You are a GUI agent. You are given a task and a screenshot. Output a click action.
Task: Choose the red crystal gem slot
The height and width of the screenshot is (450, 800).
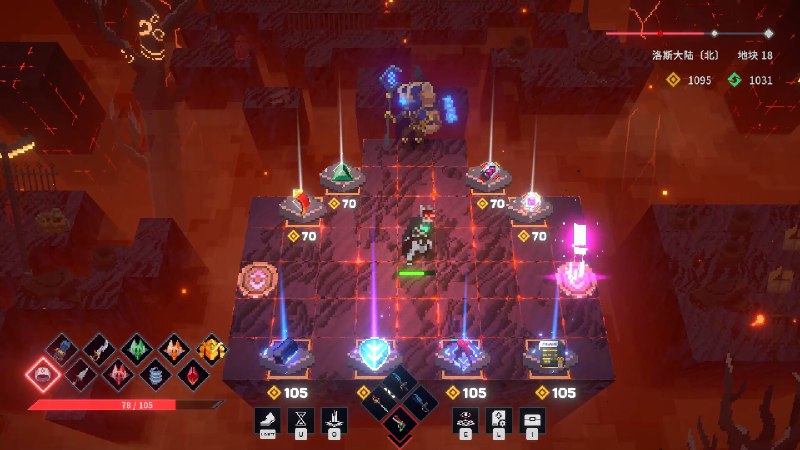[192, 374]
